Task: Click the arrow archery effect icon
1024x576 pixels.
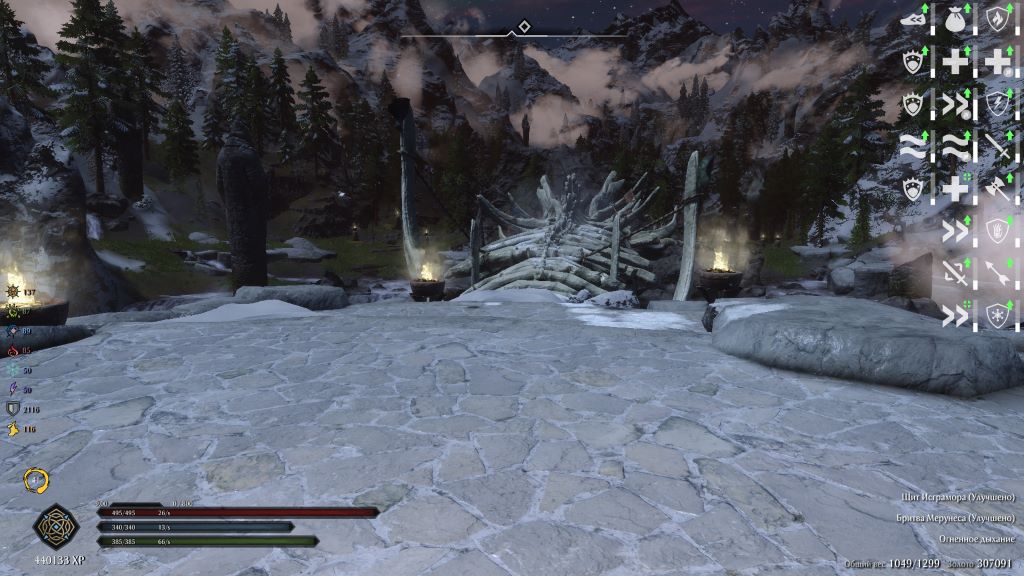Action: tap(997, 272)
